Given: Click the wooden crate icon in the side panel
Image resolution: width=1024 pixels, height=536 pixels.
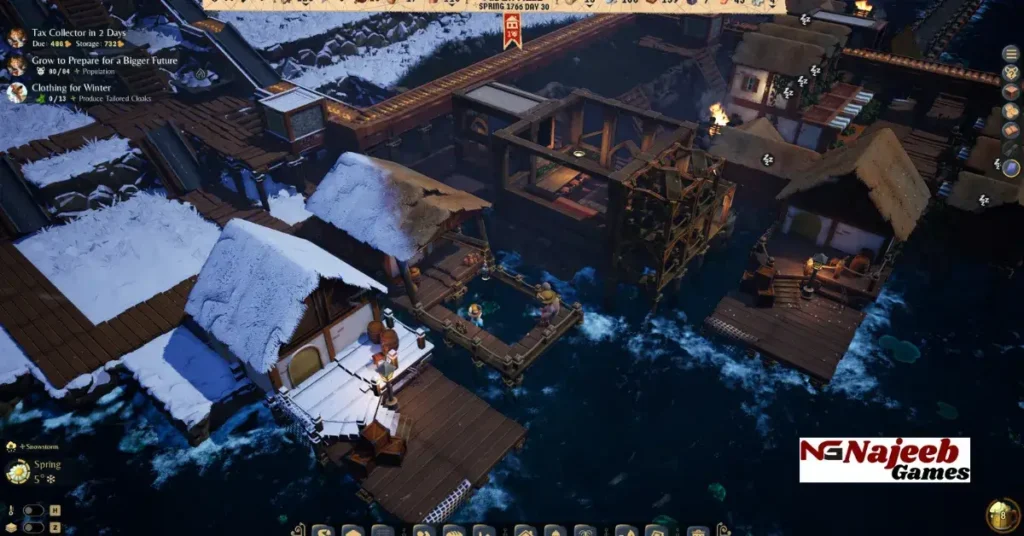Looking at the screenshot, I should click(x=1011, y=92).
